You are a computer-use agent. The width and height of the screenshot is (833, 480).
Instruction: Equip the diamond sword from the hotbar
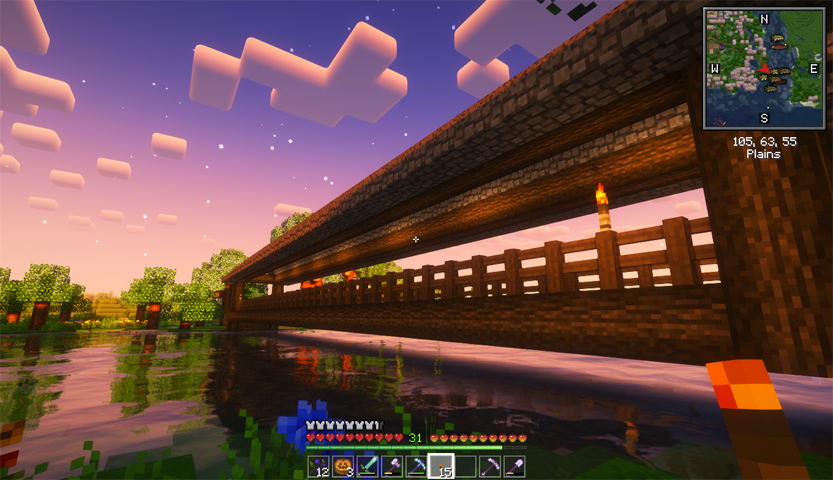pyautogui.click(x=367, y=467)
